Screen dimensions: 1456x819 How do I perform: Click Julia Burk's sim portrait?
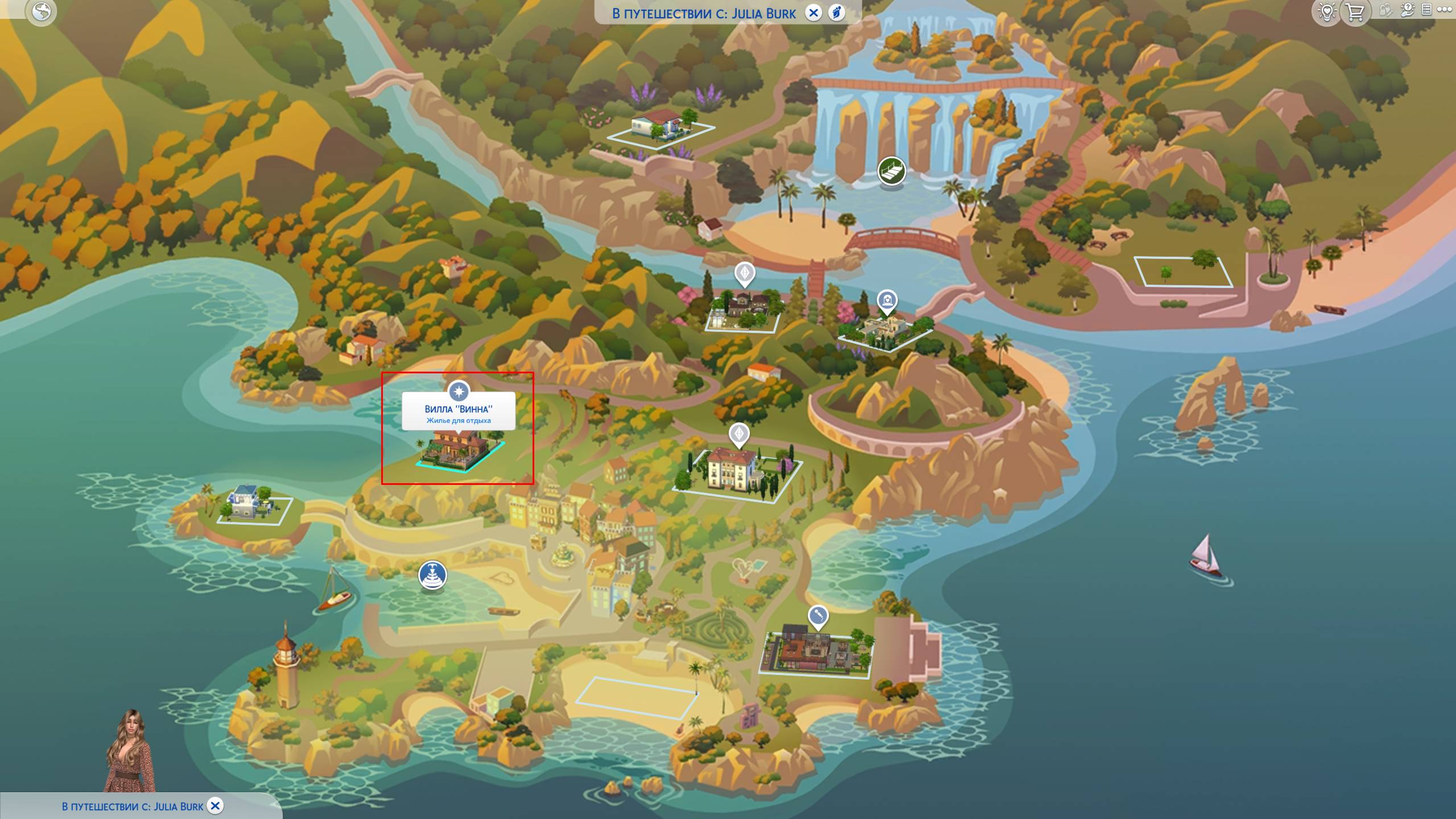[x=130, y=751]
